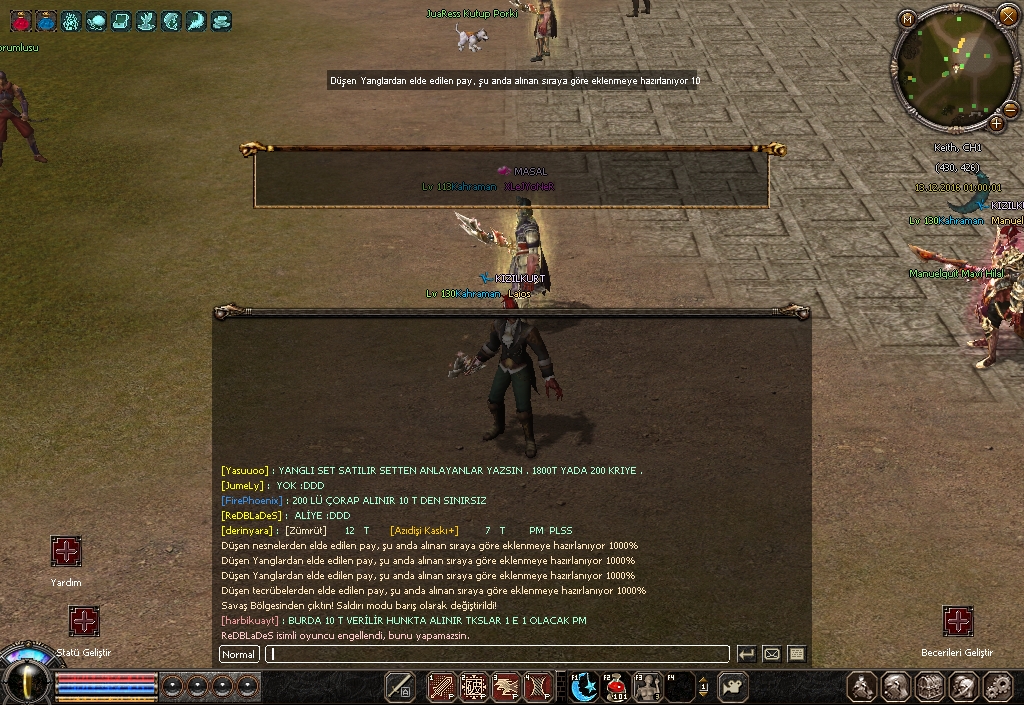The height and width of the screenshot is (705, 1024).
Task: Click the Statü Geliştir red plus button
Action: [x=84, y=621]
